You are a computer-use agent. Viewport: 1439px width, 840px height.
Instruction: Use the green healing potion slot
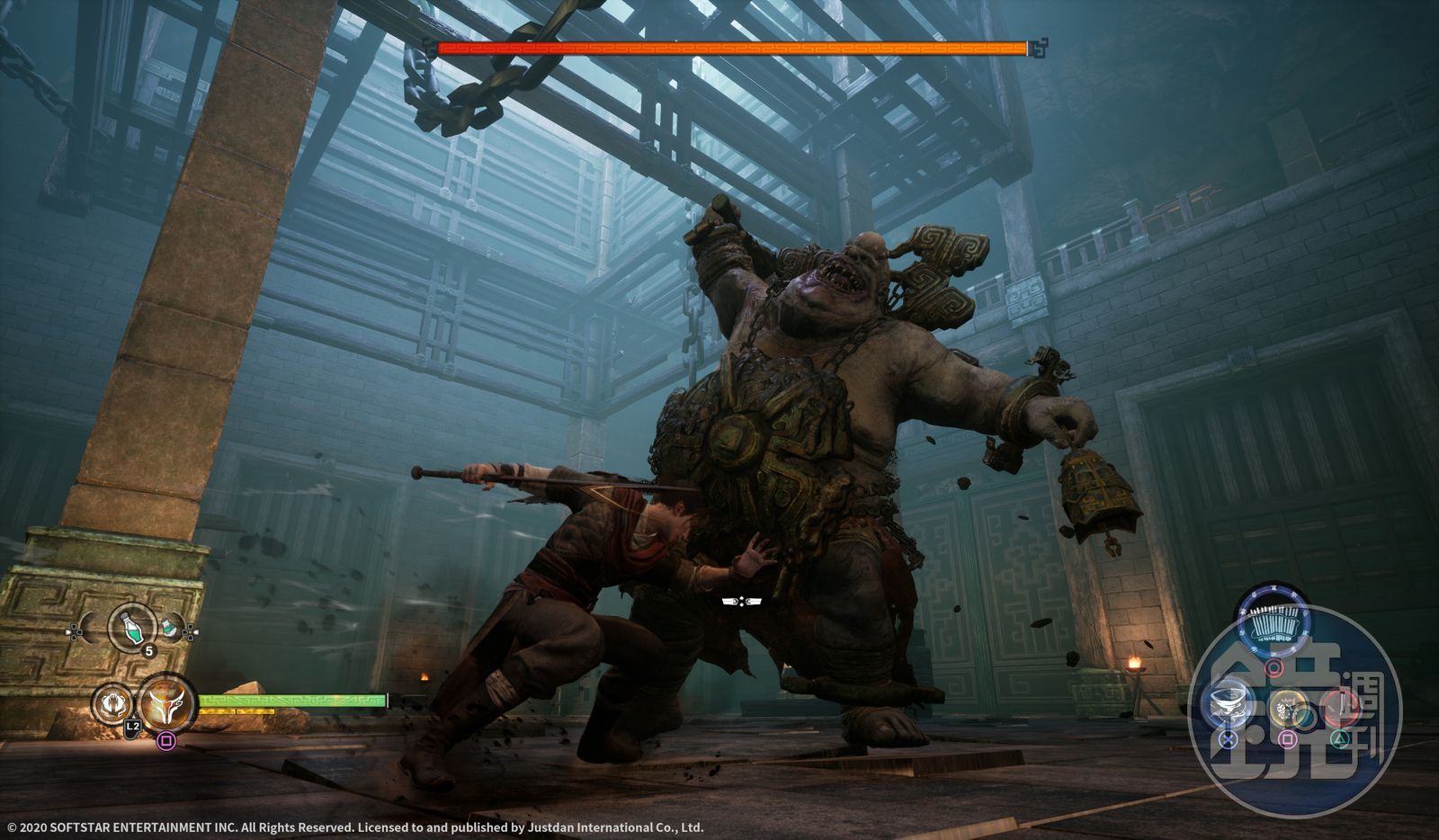tap(131, 626)
